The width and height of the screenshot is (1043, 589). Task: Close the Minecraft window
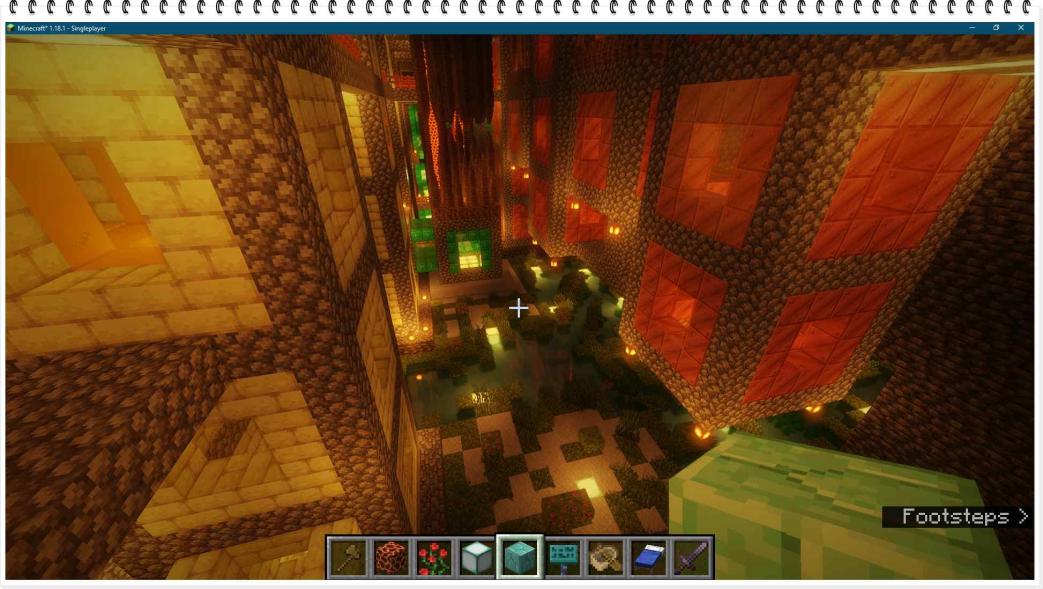click(1020, 28)
